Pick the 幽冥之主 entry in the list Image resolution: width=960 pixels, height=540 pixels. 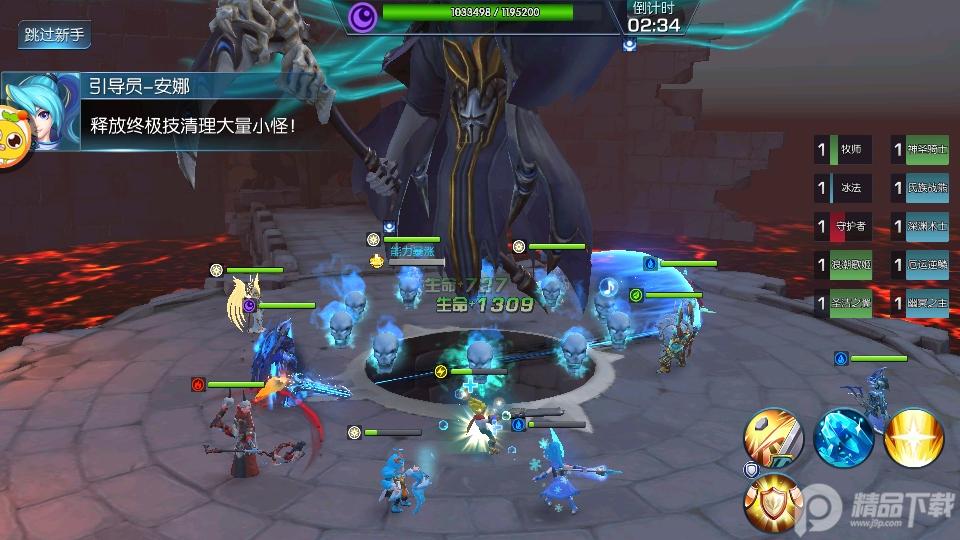pos(920,302)
